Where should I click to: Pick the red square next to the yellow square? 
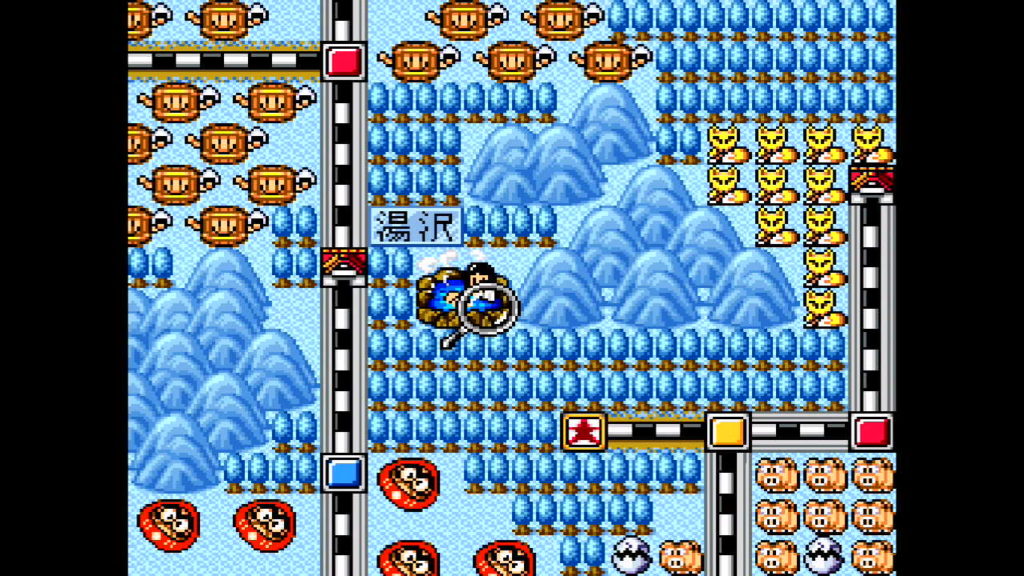872,431
